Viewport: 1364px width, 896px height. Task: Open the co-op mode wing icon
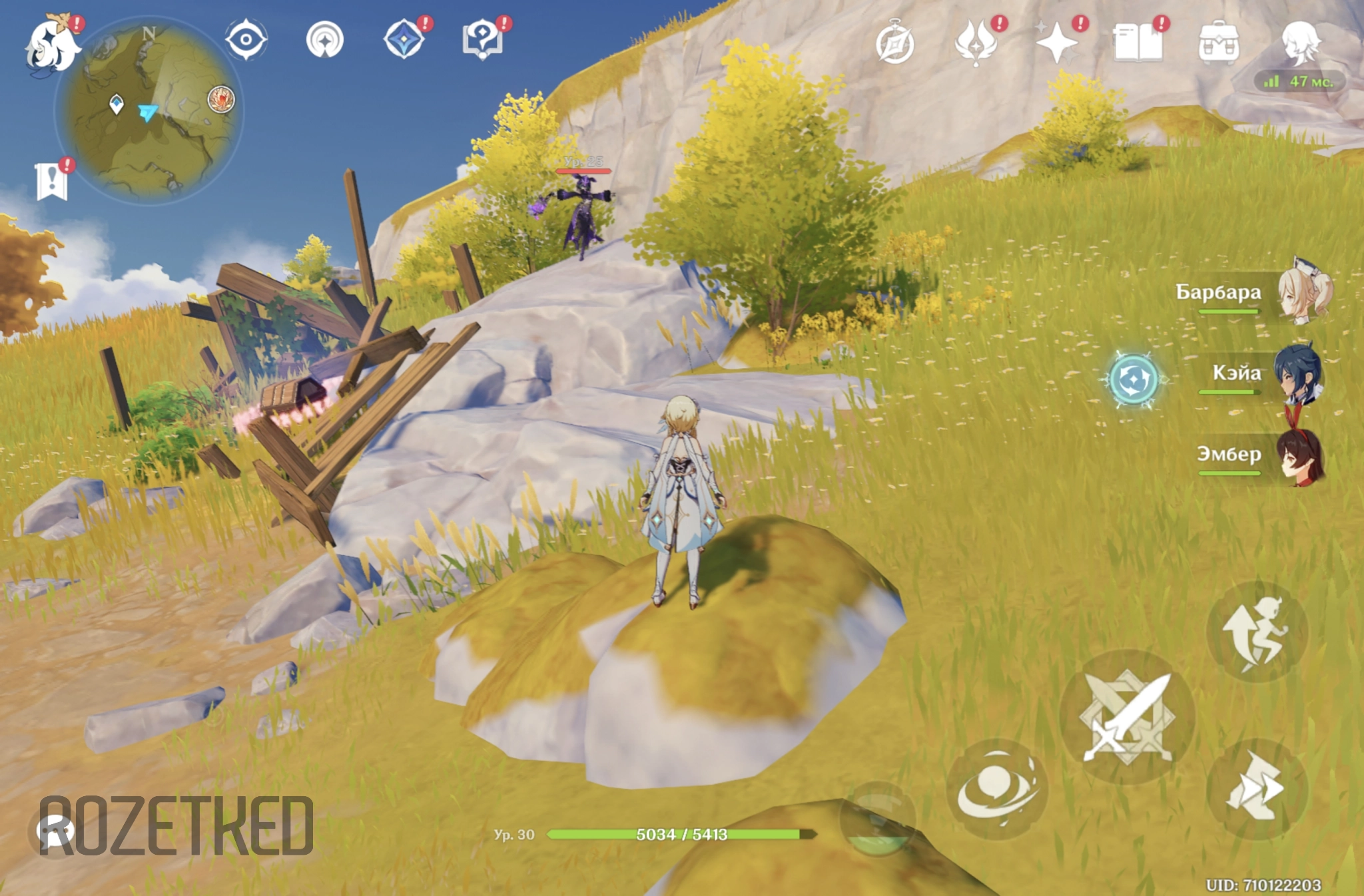tap(976, 43)
